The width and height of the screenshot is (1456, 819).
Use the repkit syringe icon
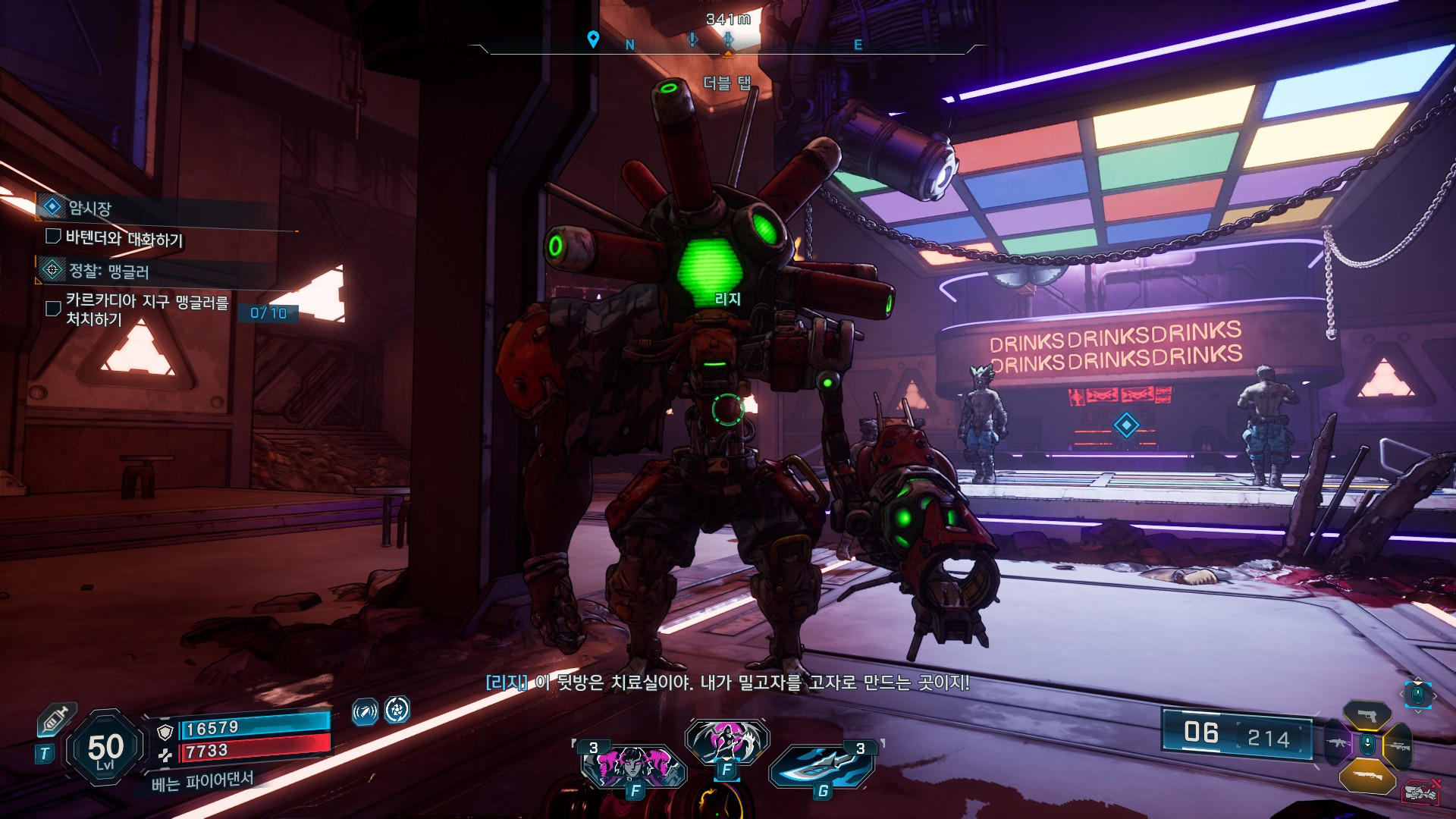[x=57, y=718]
